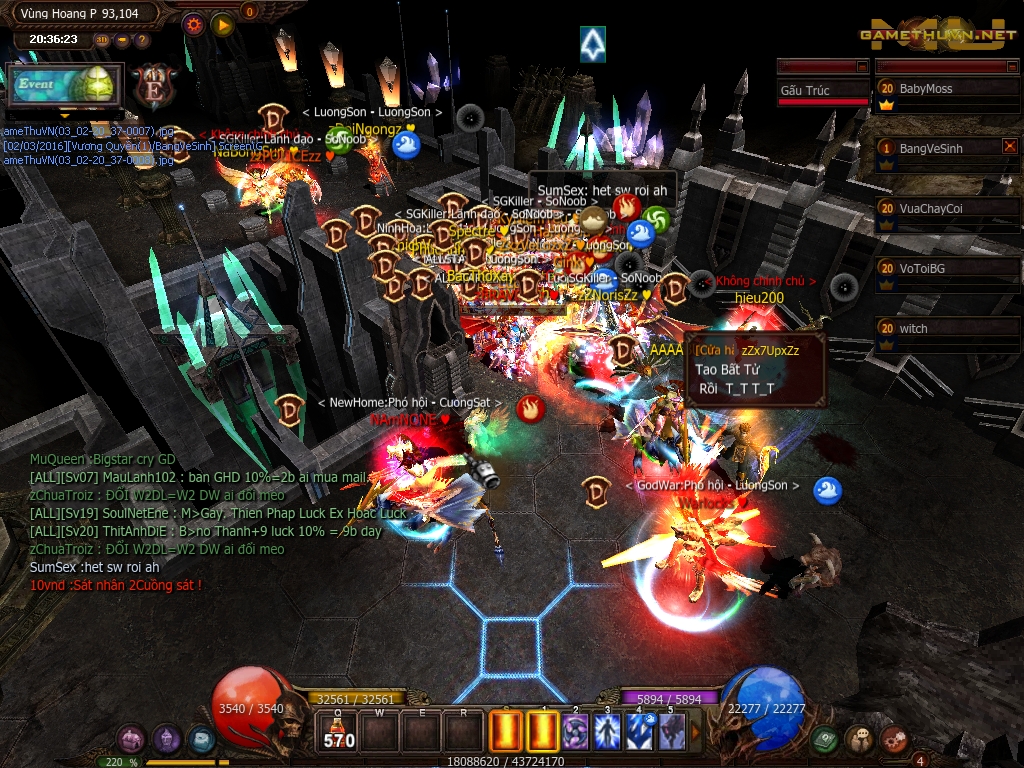Select party member witch
1024x768 pixels.
pos(948,329)
